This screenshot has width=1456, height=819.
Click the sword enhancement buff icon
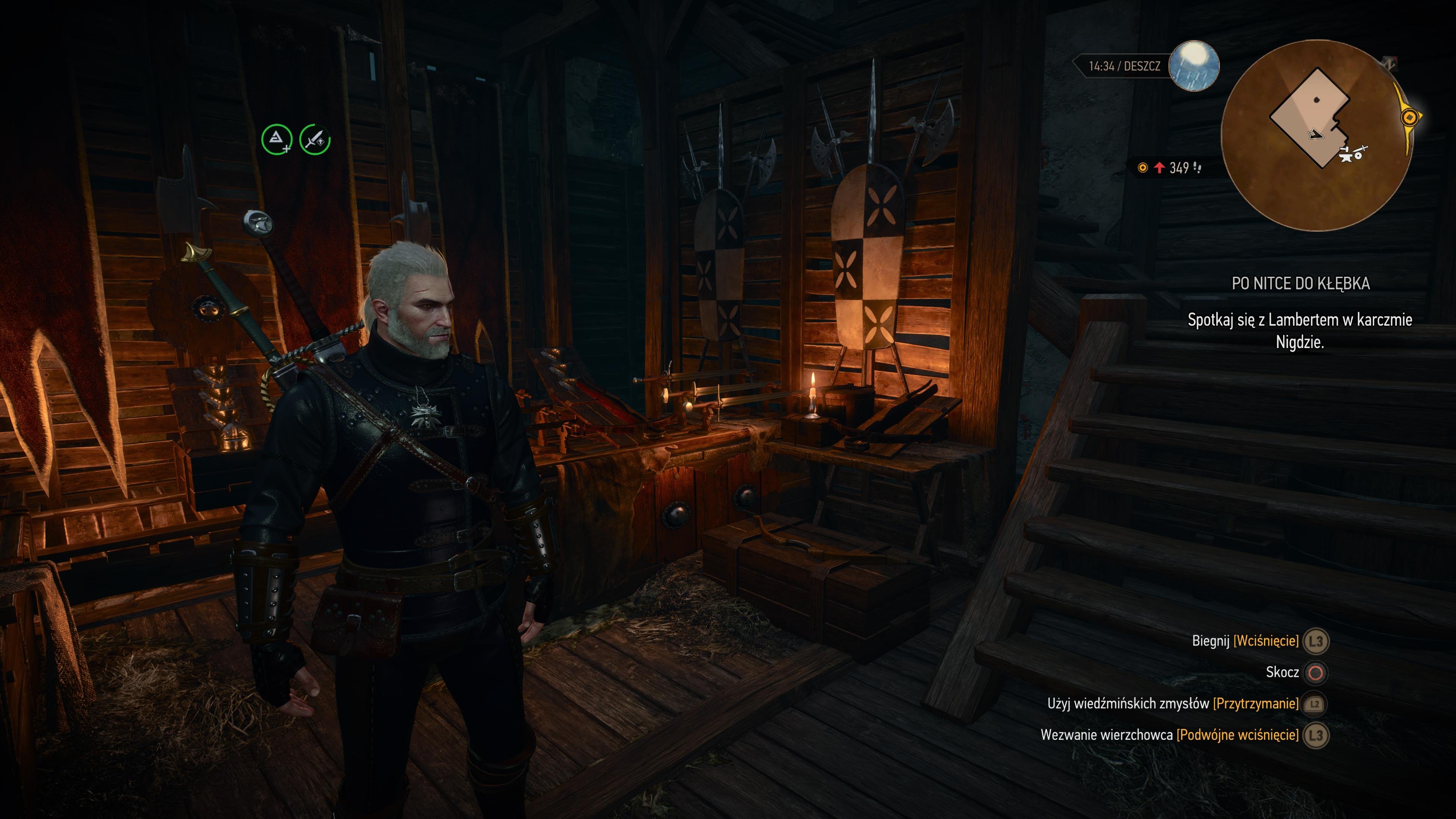[315, 140]
